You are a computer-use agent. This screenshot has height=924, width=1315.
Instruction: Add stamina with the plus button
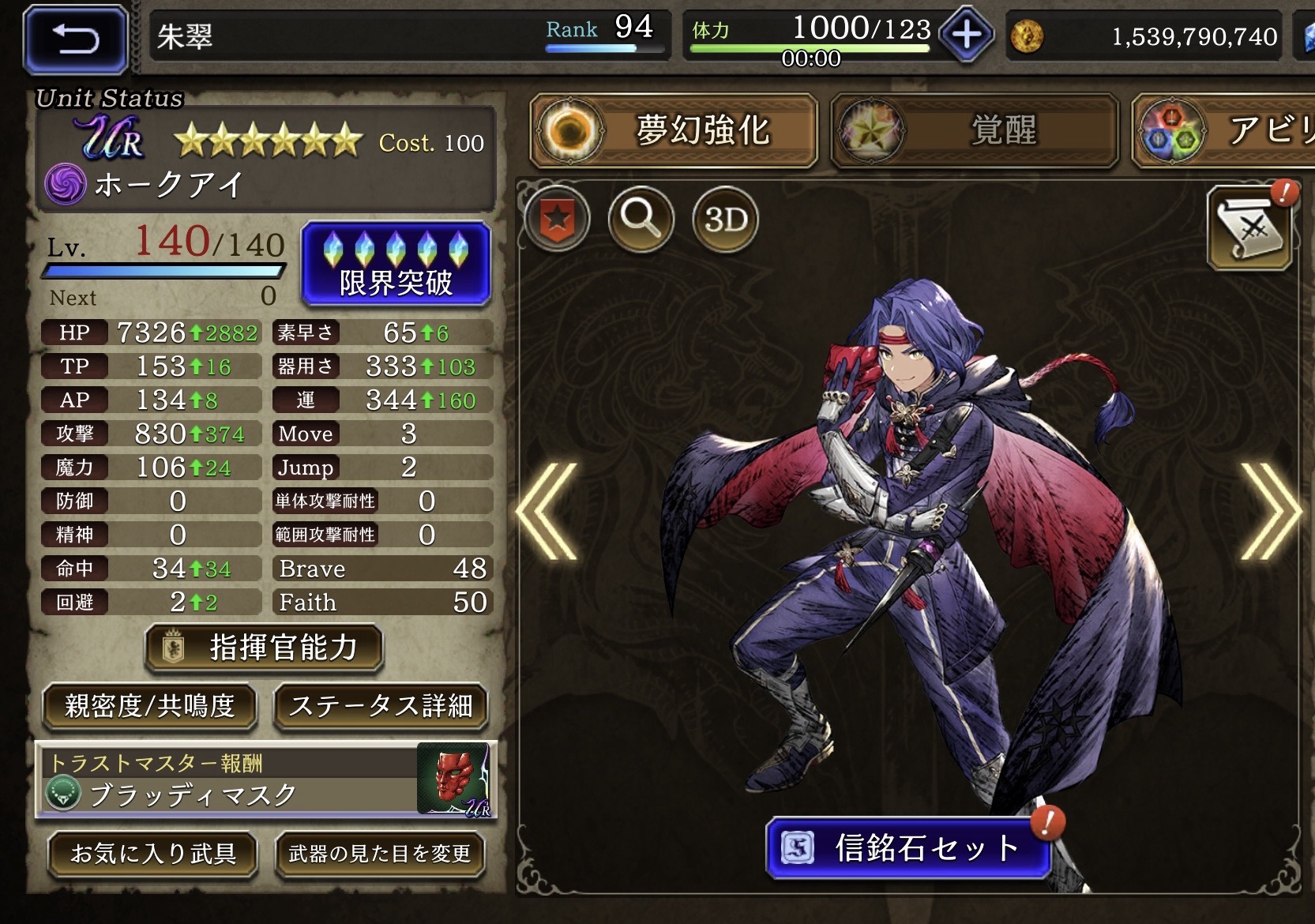967,35
